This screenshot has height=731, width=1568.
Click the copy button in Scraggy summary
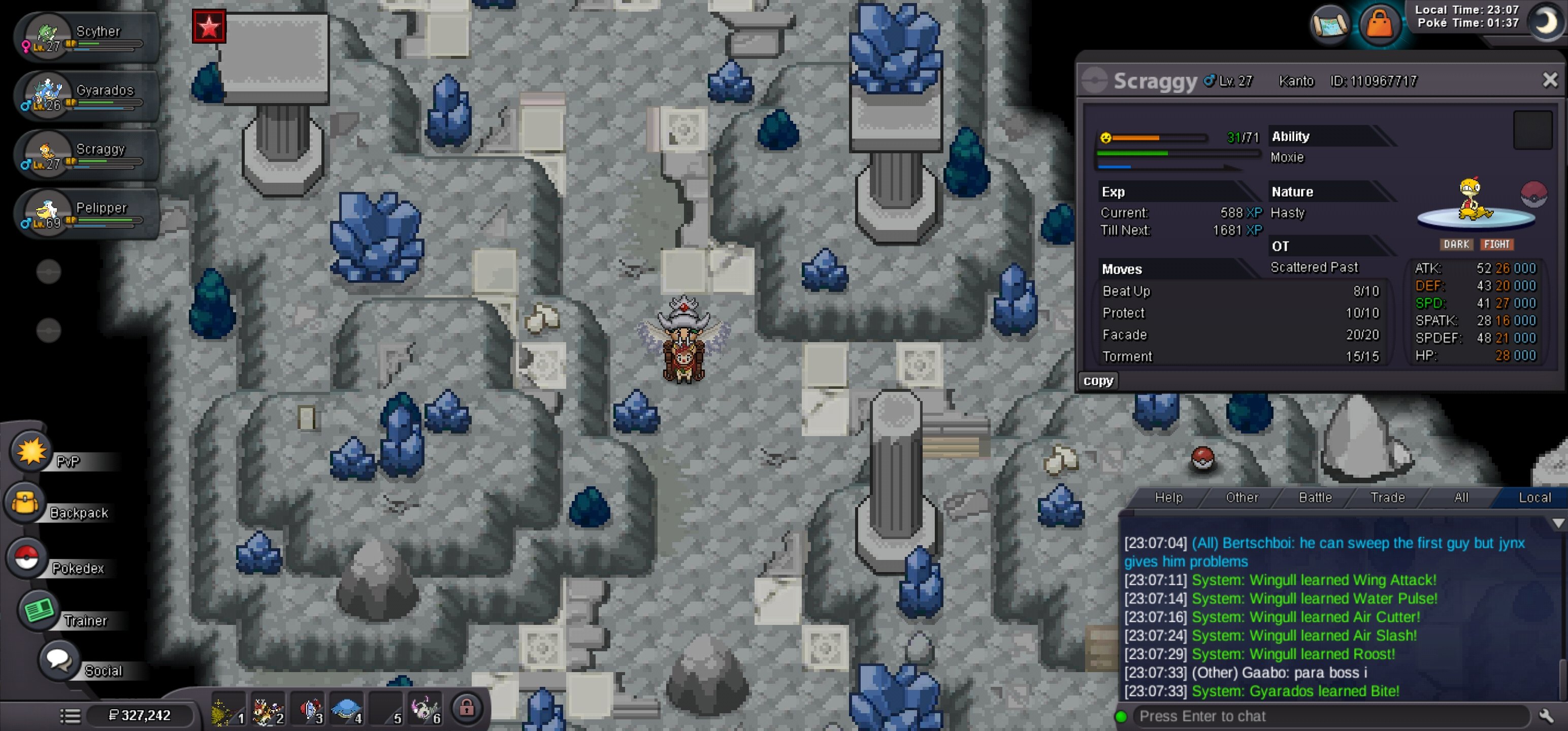(1098, 381)
